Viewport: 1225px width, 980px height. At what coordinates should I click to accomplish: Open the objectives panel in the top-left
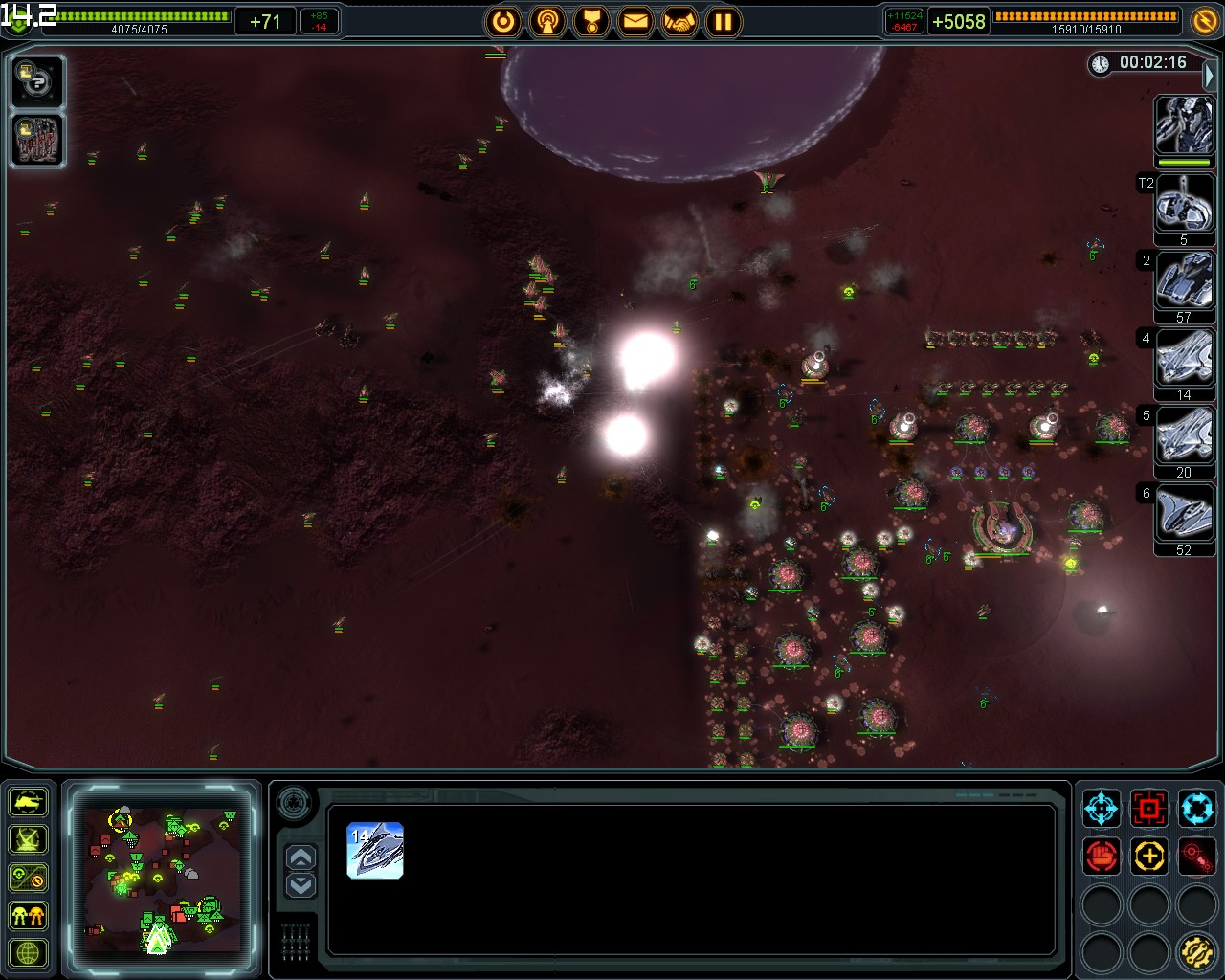click(x=36, y=82)
